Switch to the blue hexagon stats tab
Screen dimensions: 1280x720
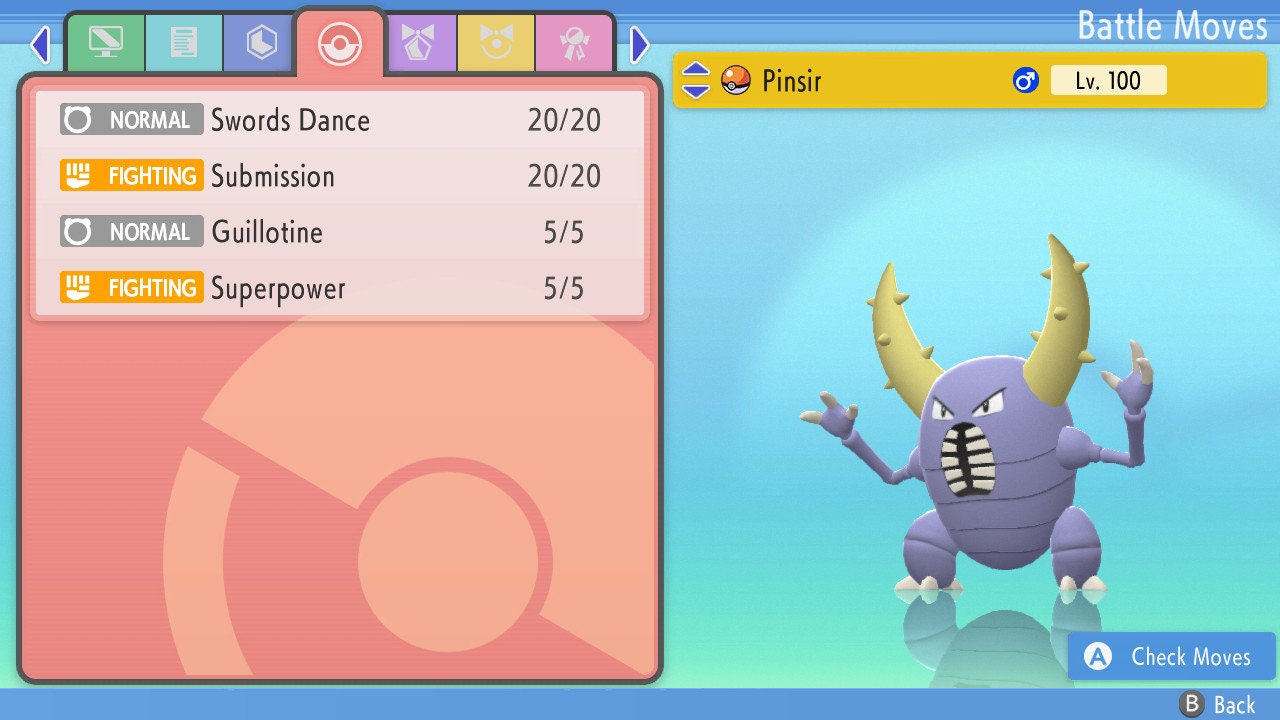[261, 43]
